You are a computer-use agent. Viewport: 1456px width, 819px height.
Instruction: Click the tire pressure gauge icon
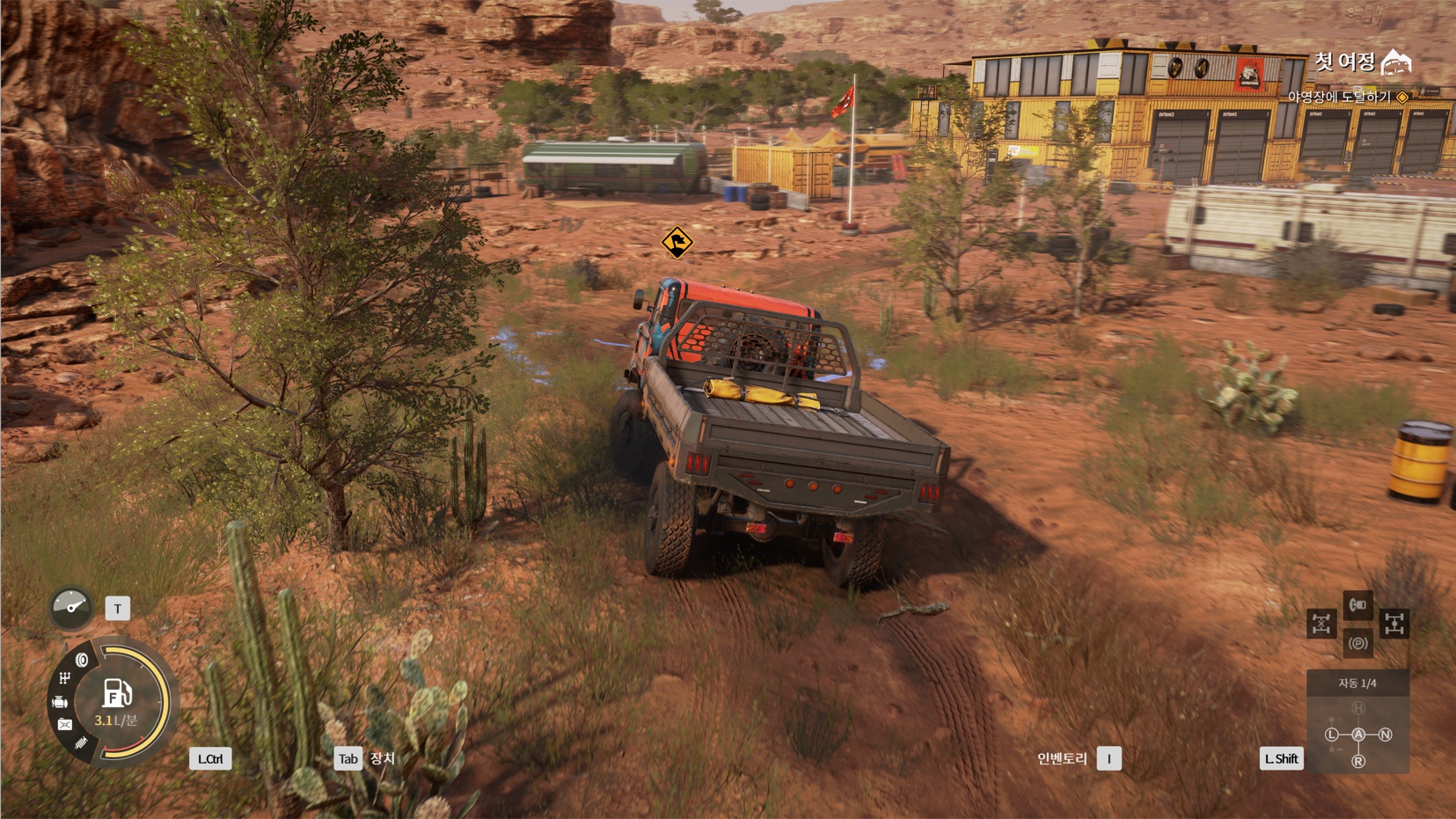click(71, 607)
